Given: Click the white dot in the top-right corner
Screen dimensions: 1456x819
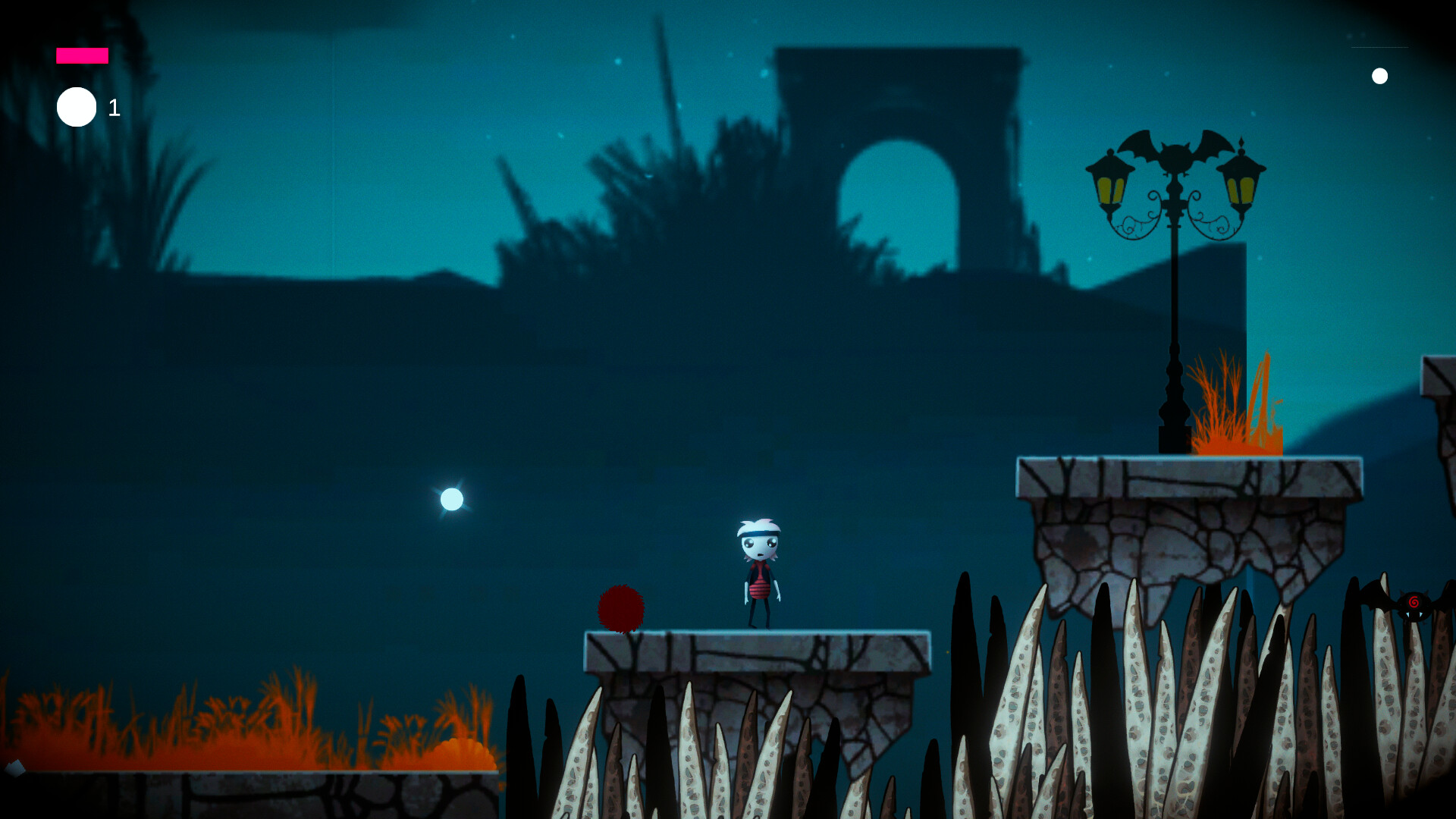Looking at the screenshot, I should pyautogui.click(x=1380, y=75).
